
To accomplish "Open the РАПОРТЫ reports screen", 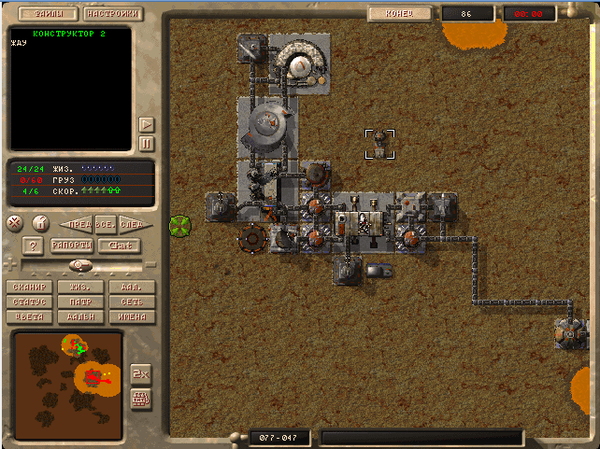I will tap(71, 245).
